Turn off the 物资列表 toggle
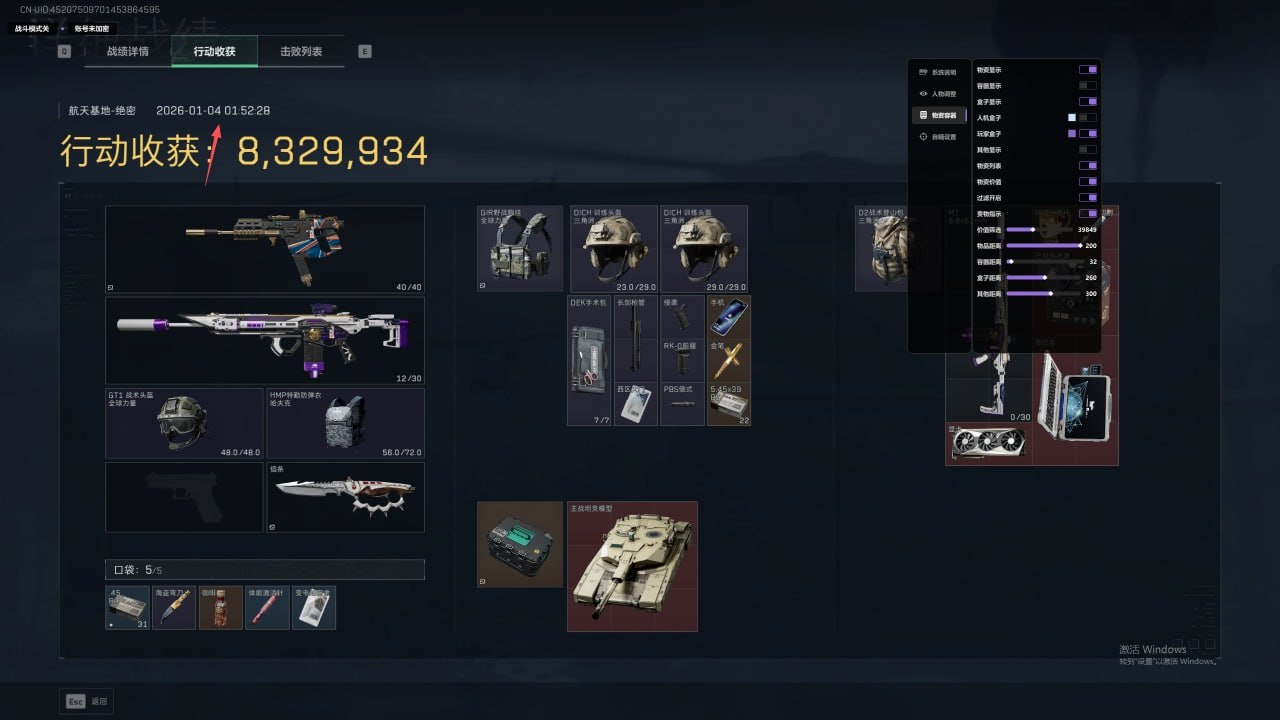The width and height of the screenshot is (1280, 720). [x=1087, y=166]
